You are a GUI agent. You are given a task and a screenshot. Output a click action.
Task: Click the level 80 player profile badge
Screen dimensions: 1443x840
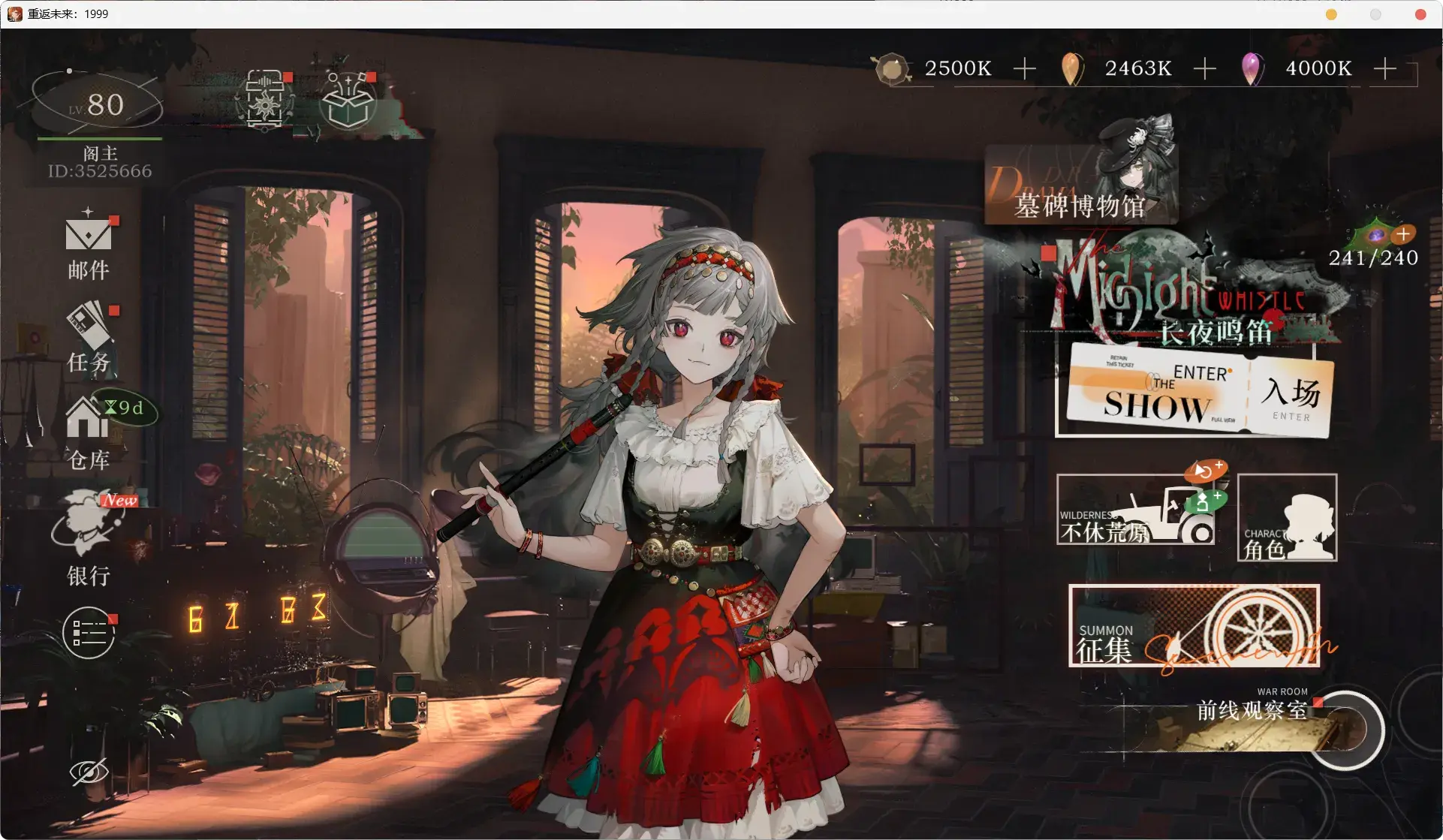[98, 105]
